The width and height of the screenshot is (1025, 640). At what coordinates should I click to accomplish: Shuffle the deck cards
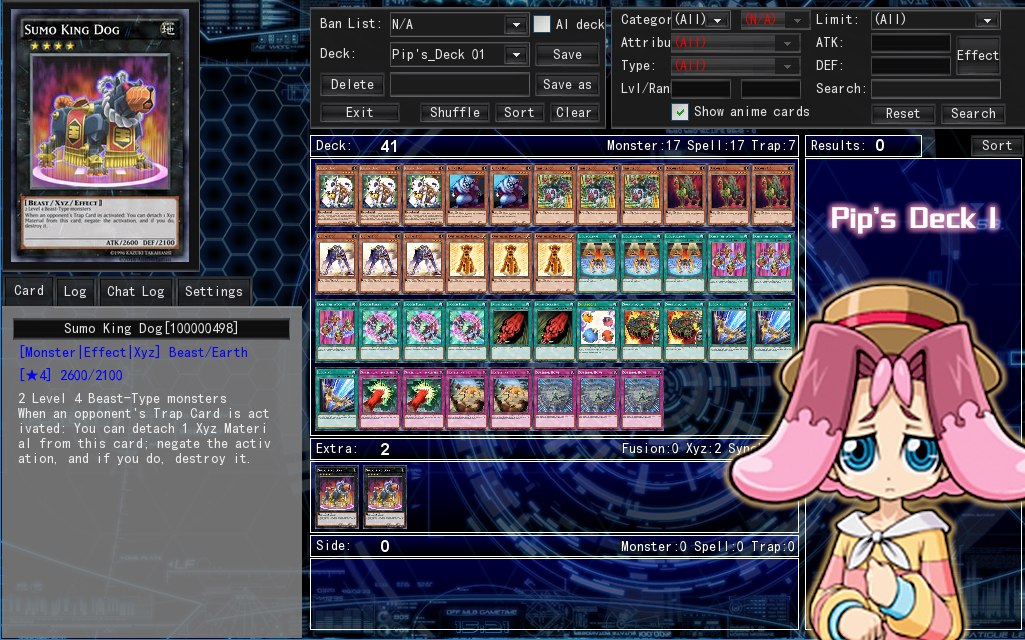[455, 113]
